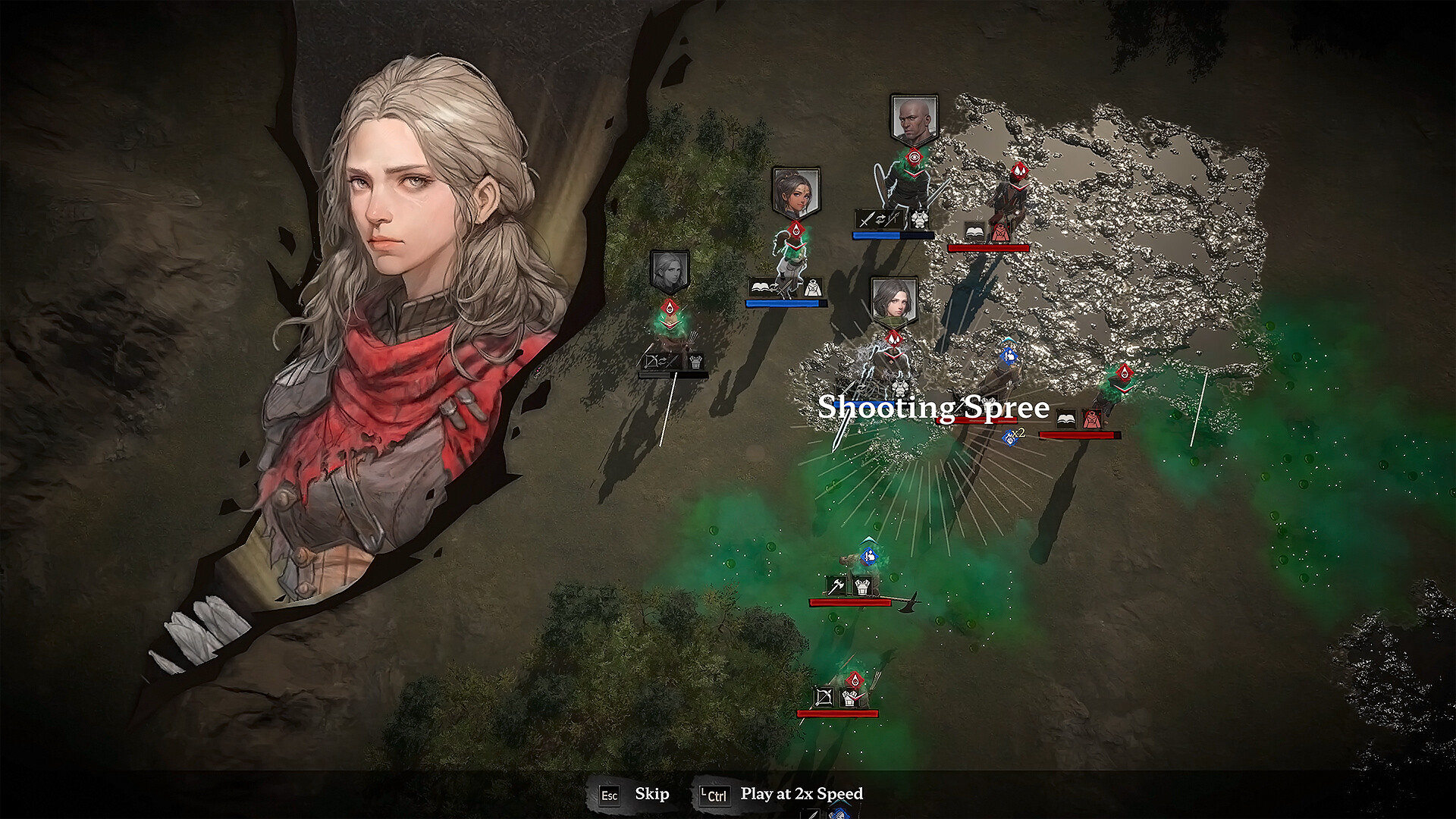1456x819 pixels.
Task: Select the bow icon of the trident-wielding enemy
Action: coord(825,697)
